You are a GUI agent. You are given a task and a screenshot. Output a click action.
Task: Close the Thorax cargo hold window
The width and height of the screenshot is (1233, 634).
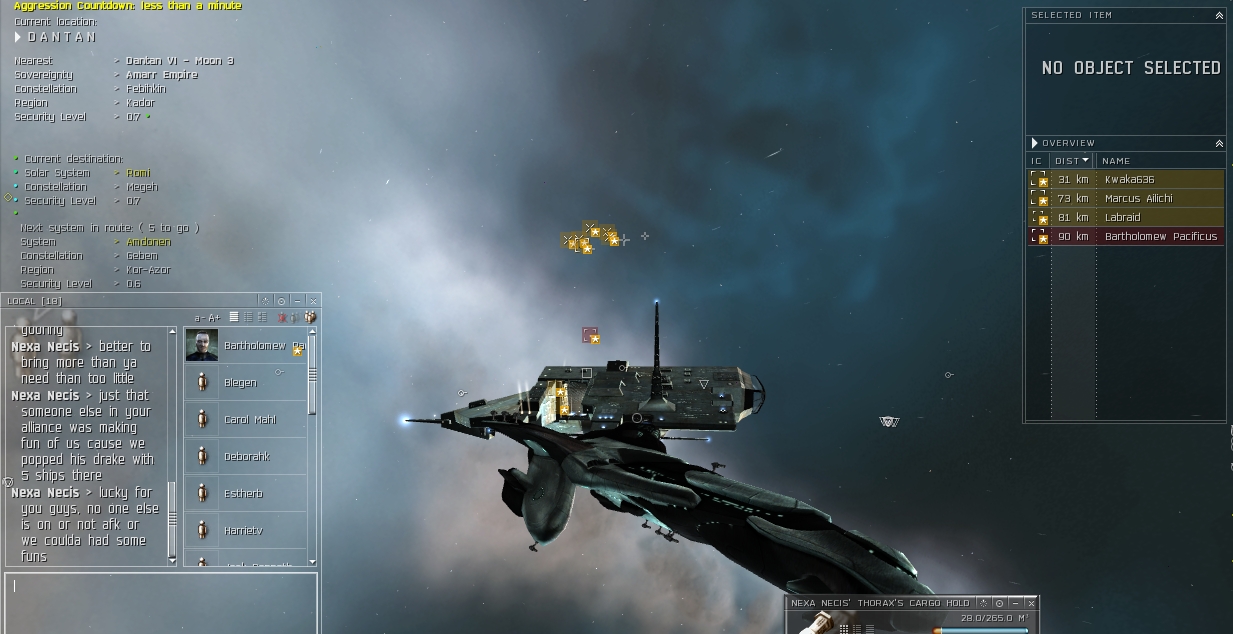[x=1031, y=604]
